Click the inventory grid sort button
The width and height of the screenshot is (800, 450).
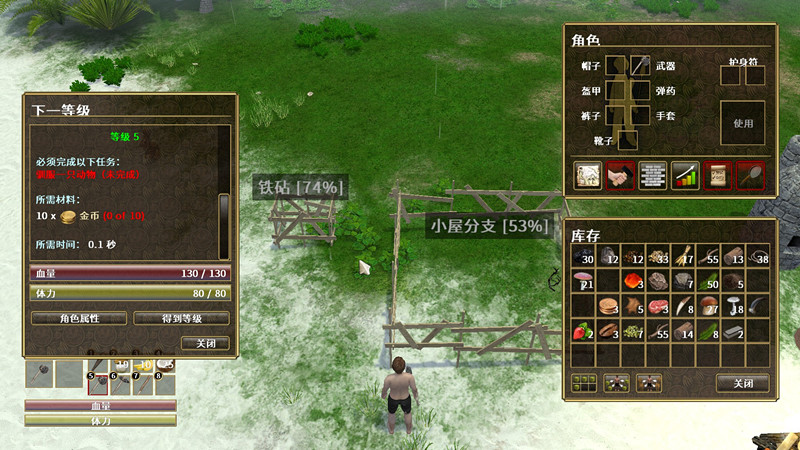point(583,382)
